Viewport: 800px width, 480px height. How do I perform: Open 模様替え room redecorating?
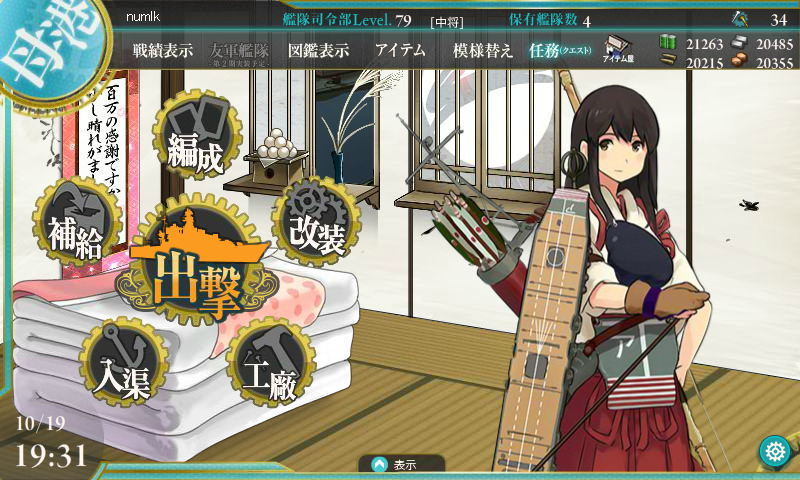point(482,51)
